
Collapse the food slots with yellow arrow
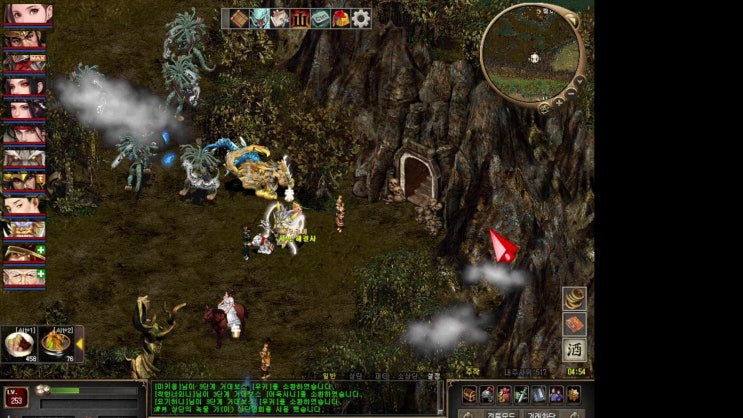(x=80, y=344)
